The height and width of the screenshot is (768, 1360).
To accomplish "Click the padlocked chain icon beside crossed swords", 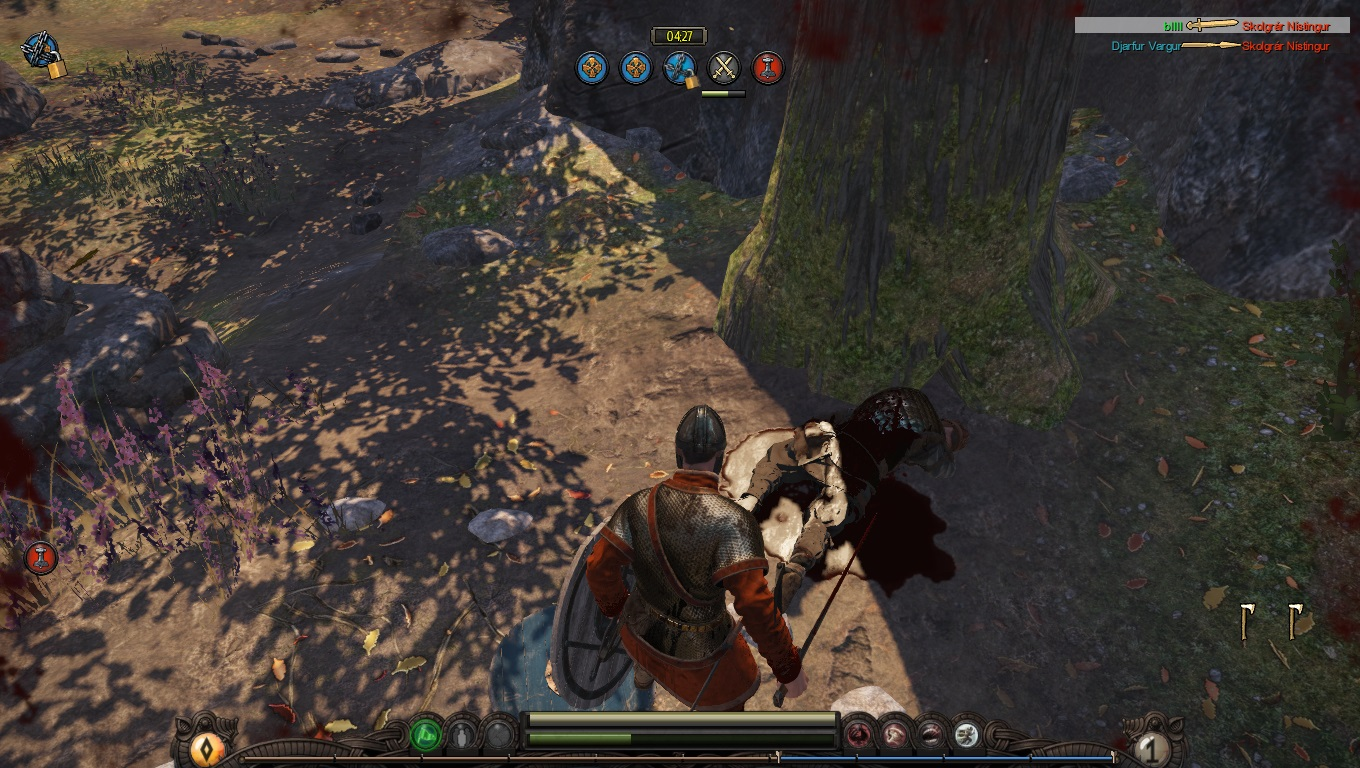I will 680,68.
